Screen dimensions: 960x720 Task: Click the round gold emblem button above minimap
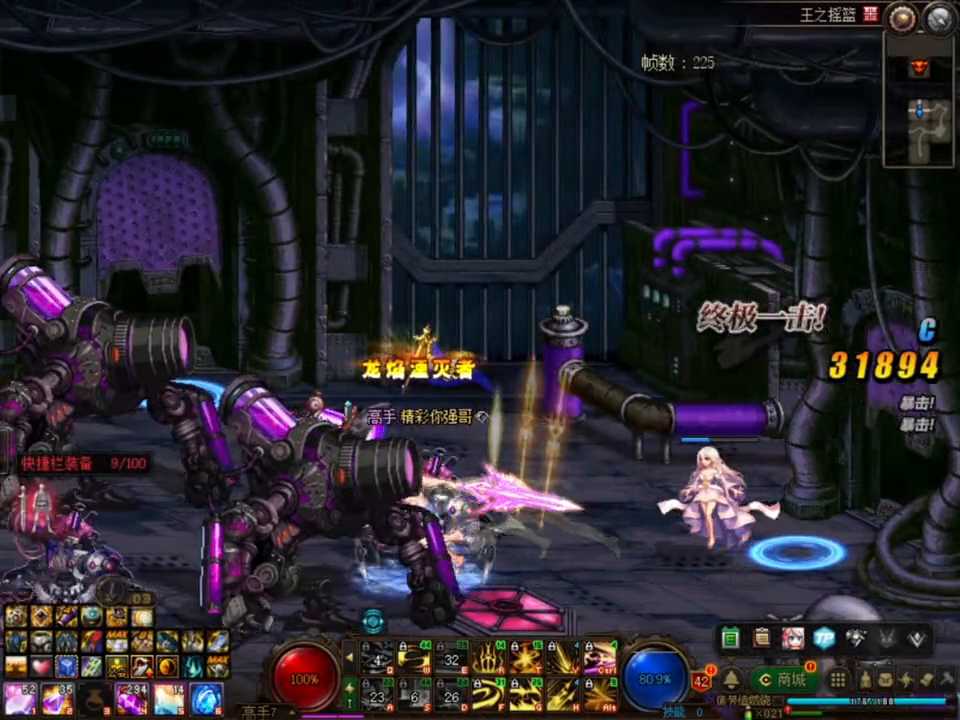coord(903,17)
